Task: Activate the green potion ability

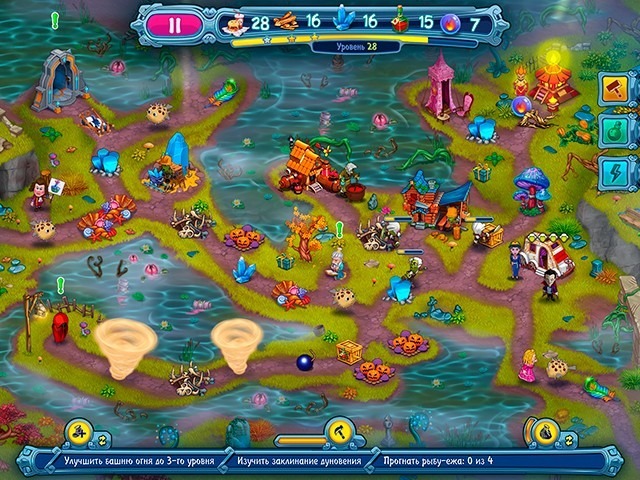Action: point(614,129)
